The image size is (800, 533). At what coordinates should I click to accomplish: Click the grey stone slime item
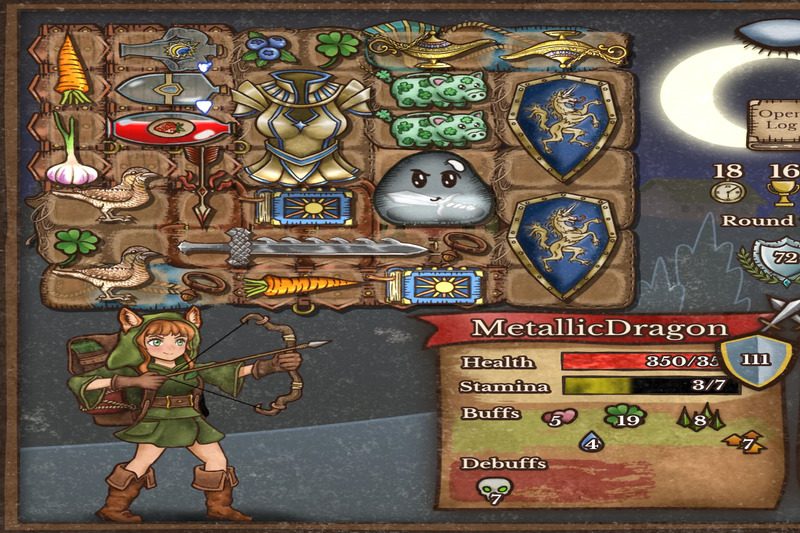[x=432, y=188]
